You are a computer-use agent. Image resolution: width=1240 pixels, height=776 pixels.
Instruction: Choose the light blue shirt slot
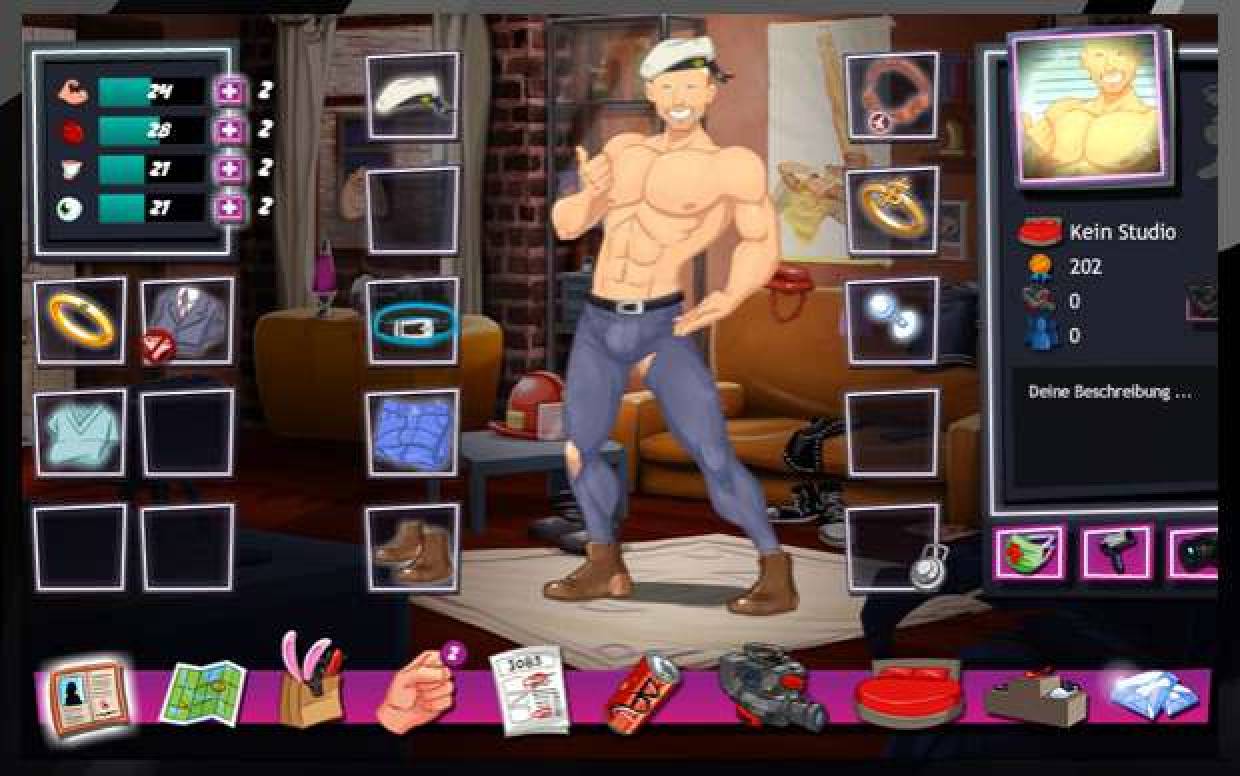[x=81, y=433]
